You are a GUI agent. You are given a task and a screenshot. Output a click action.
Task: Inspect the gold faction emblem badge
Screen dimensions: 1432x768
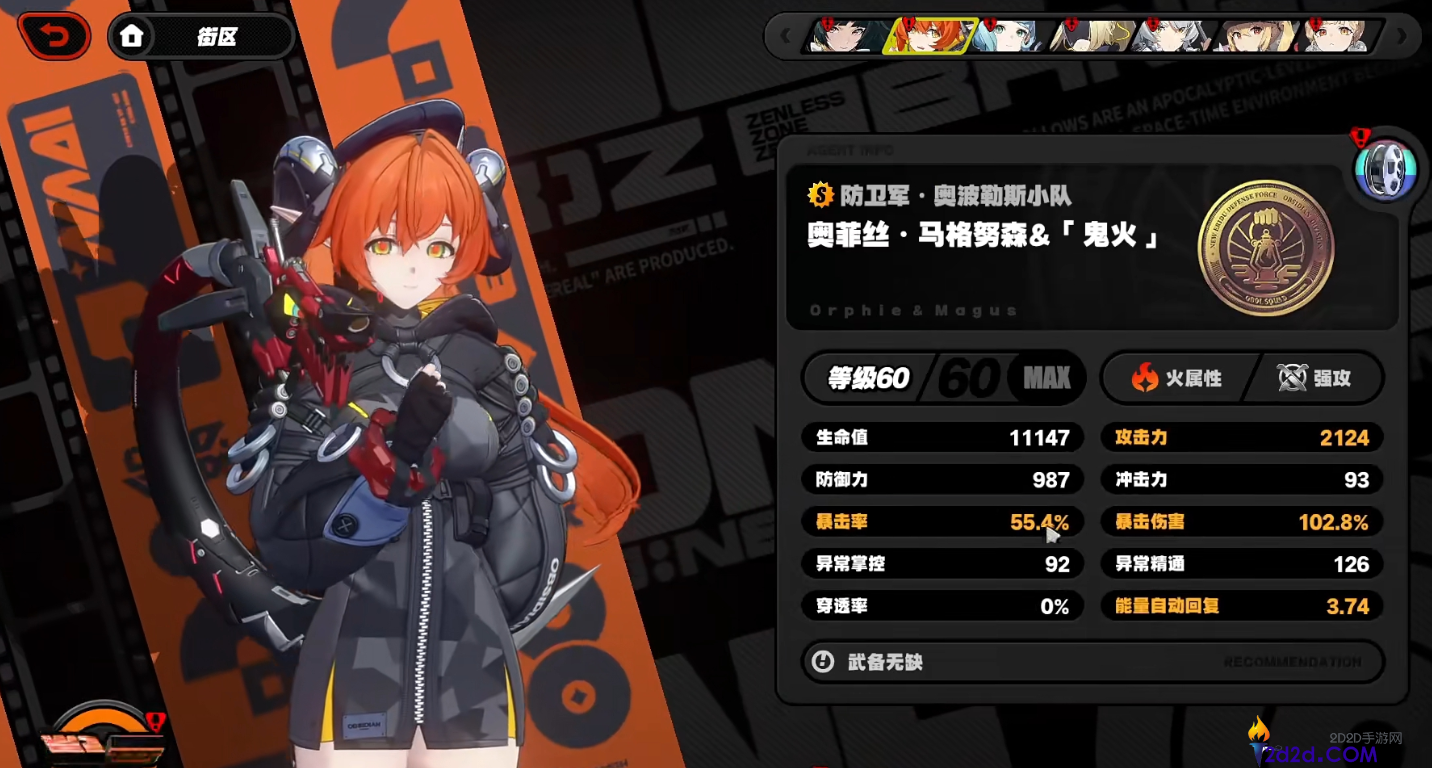1265,247
